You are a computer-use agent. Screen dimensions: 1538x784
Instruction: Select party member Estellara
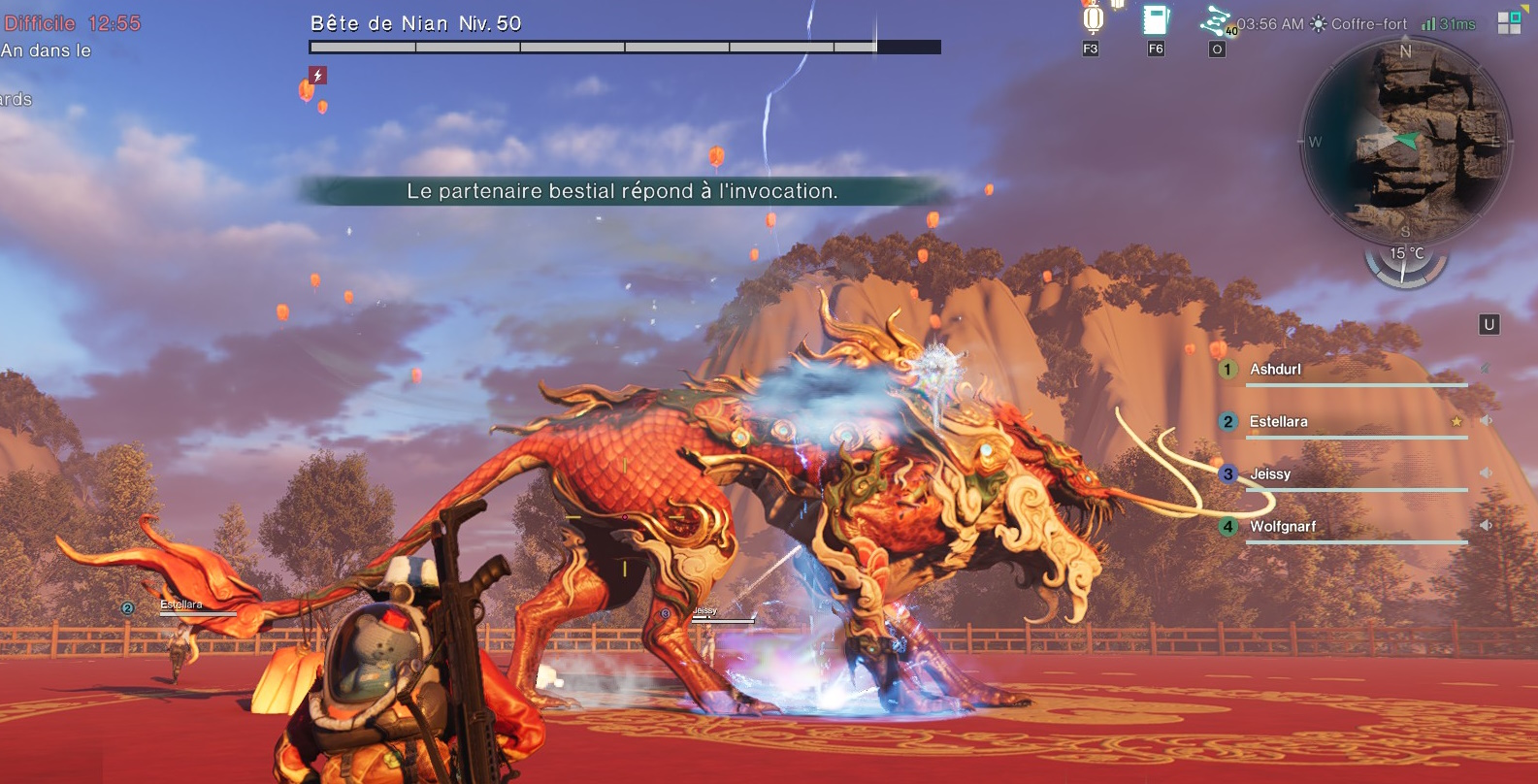[1278, 422]
